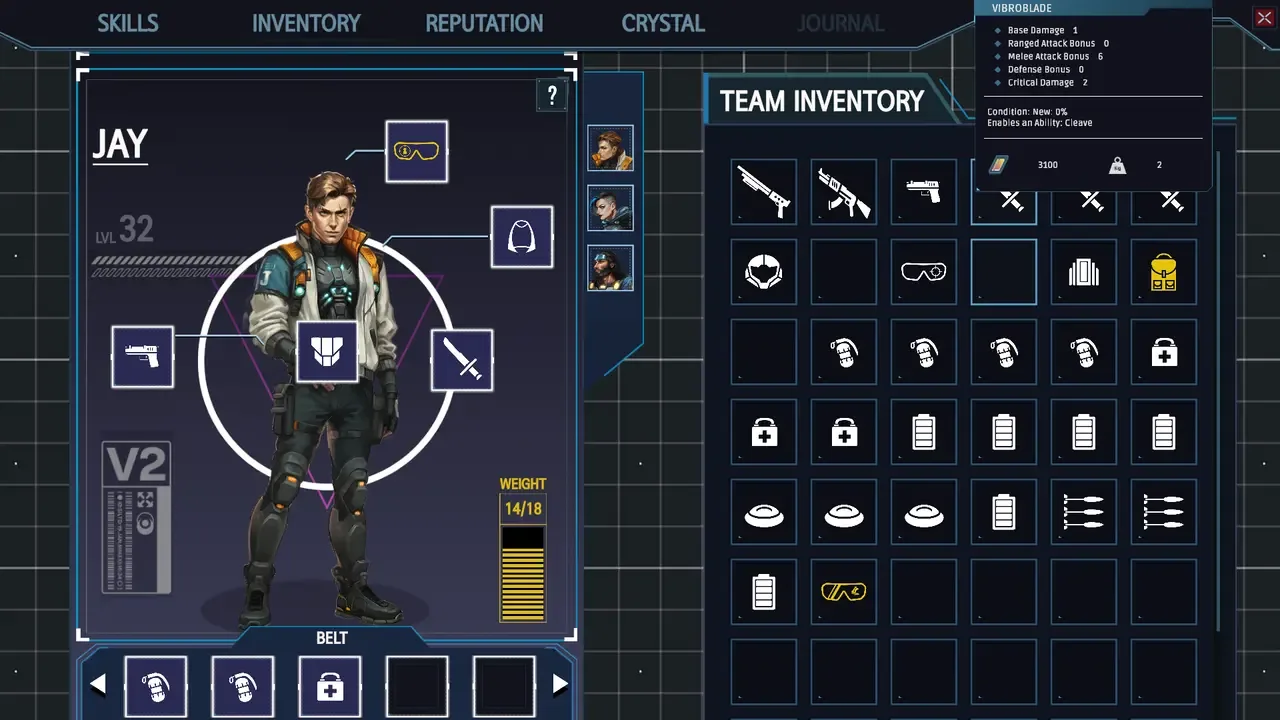This screenshot has width=1280, height=720.
Task: Show next belt slots with right arrow
Action: (560, 685)
